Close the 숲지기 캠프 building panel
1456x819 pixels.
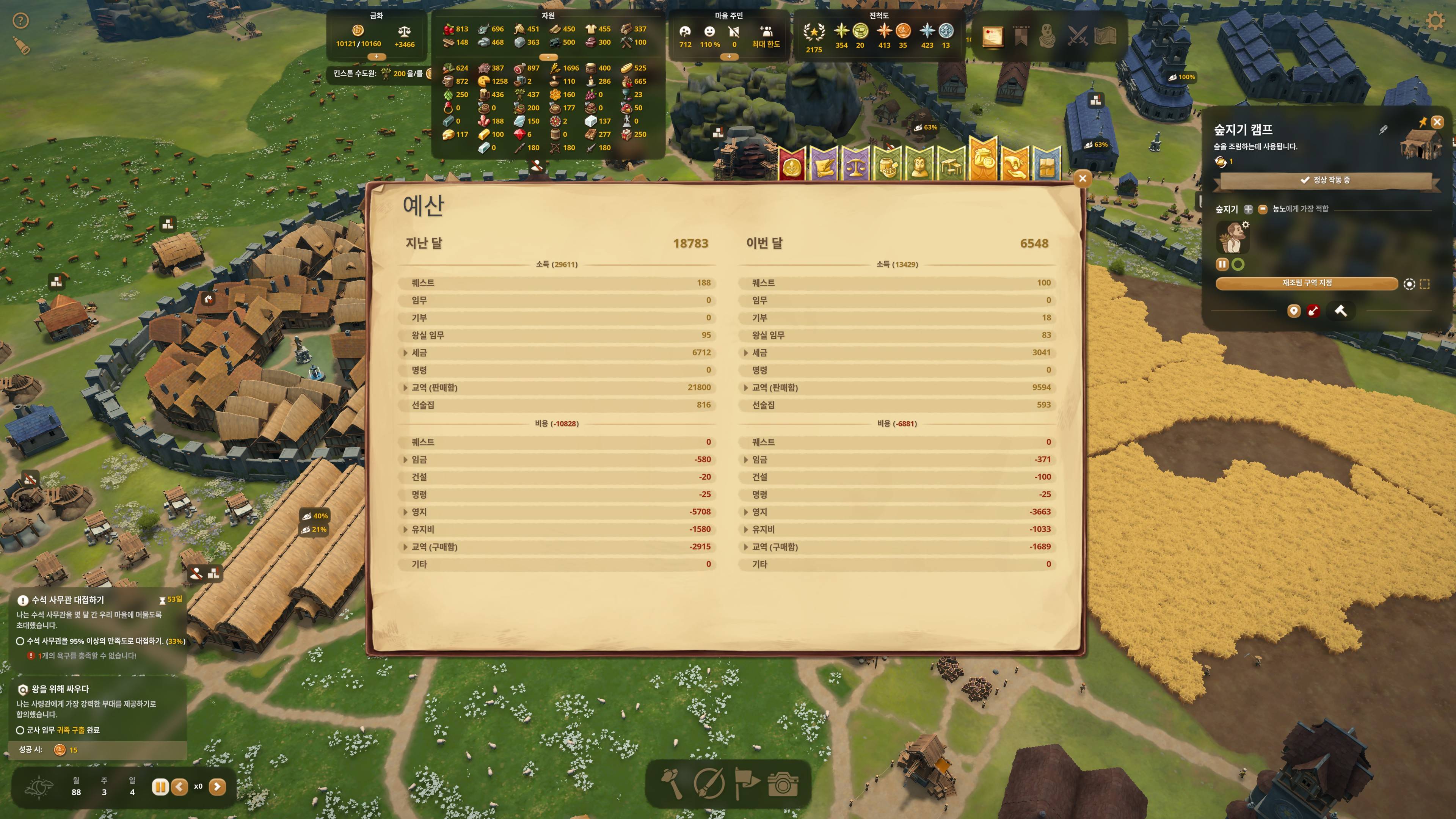point(1437,121)
